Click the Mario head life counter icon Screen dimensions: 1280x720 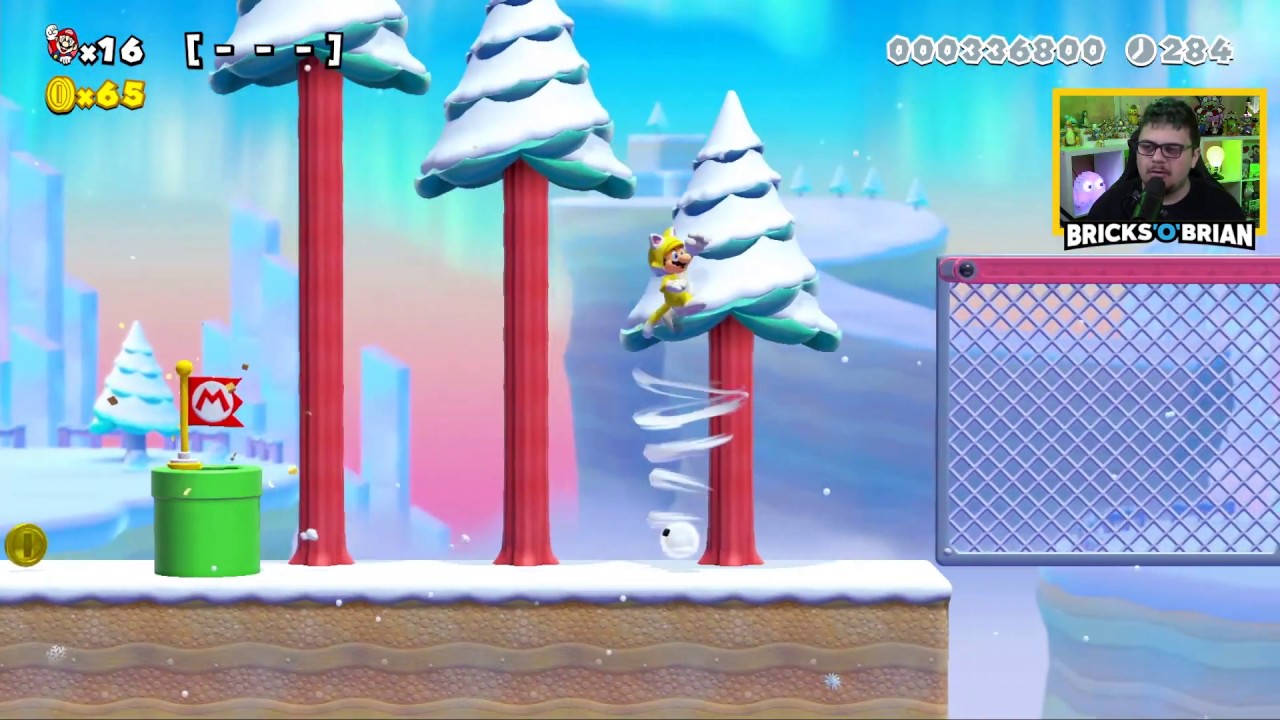(60, 44)
